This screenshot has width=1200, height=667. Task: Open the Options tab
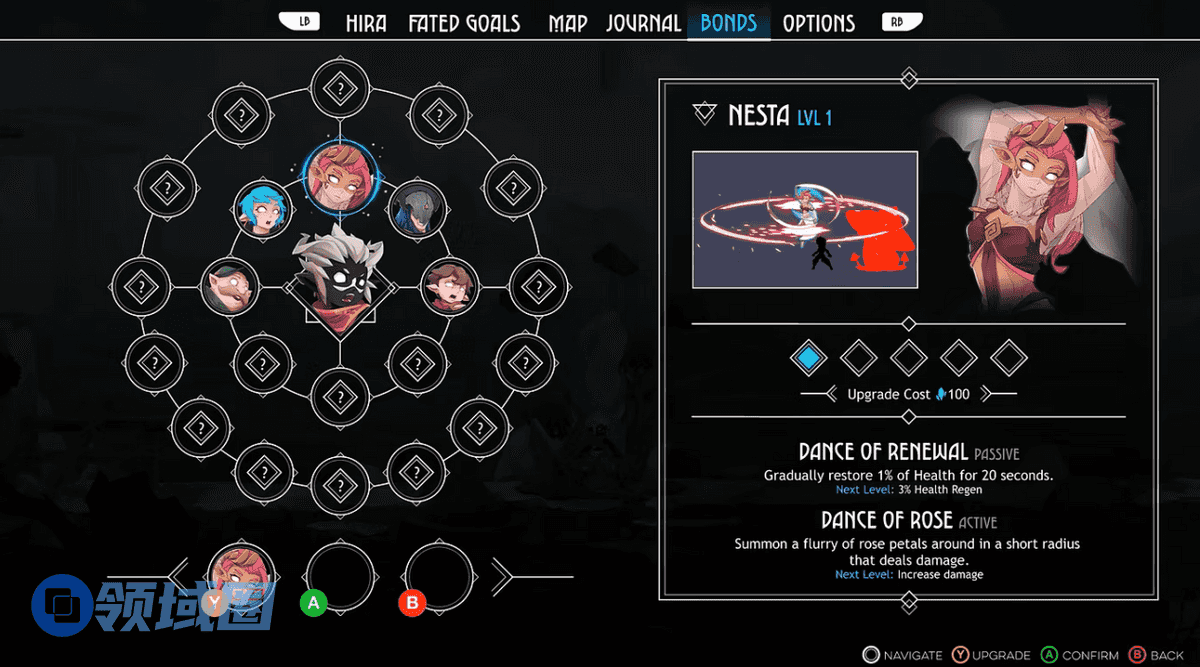818,23
